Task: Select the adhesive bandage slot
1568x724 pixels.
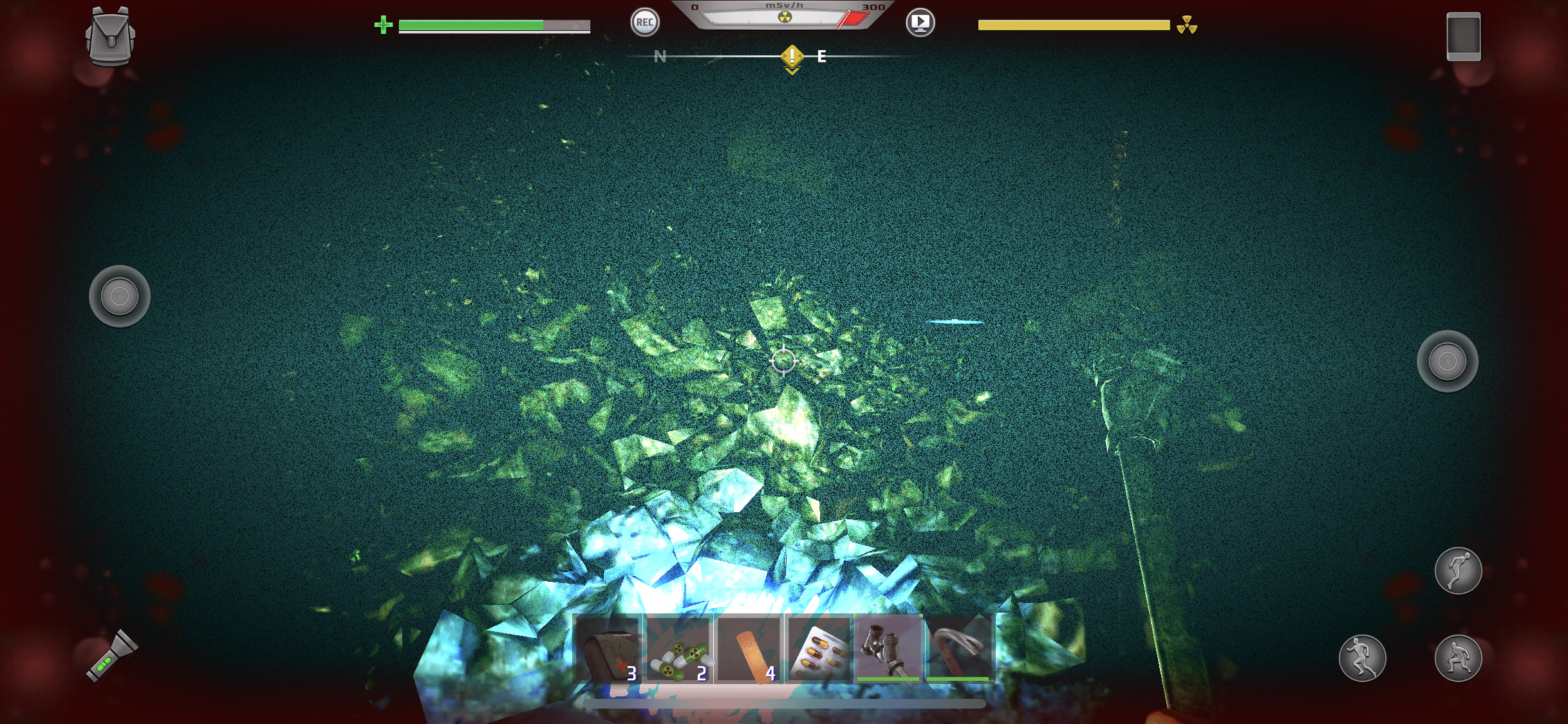Action: tap(750, 650)
